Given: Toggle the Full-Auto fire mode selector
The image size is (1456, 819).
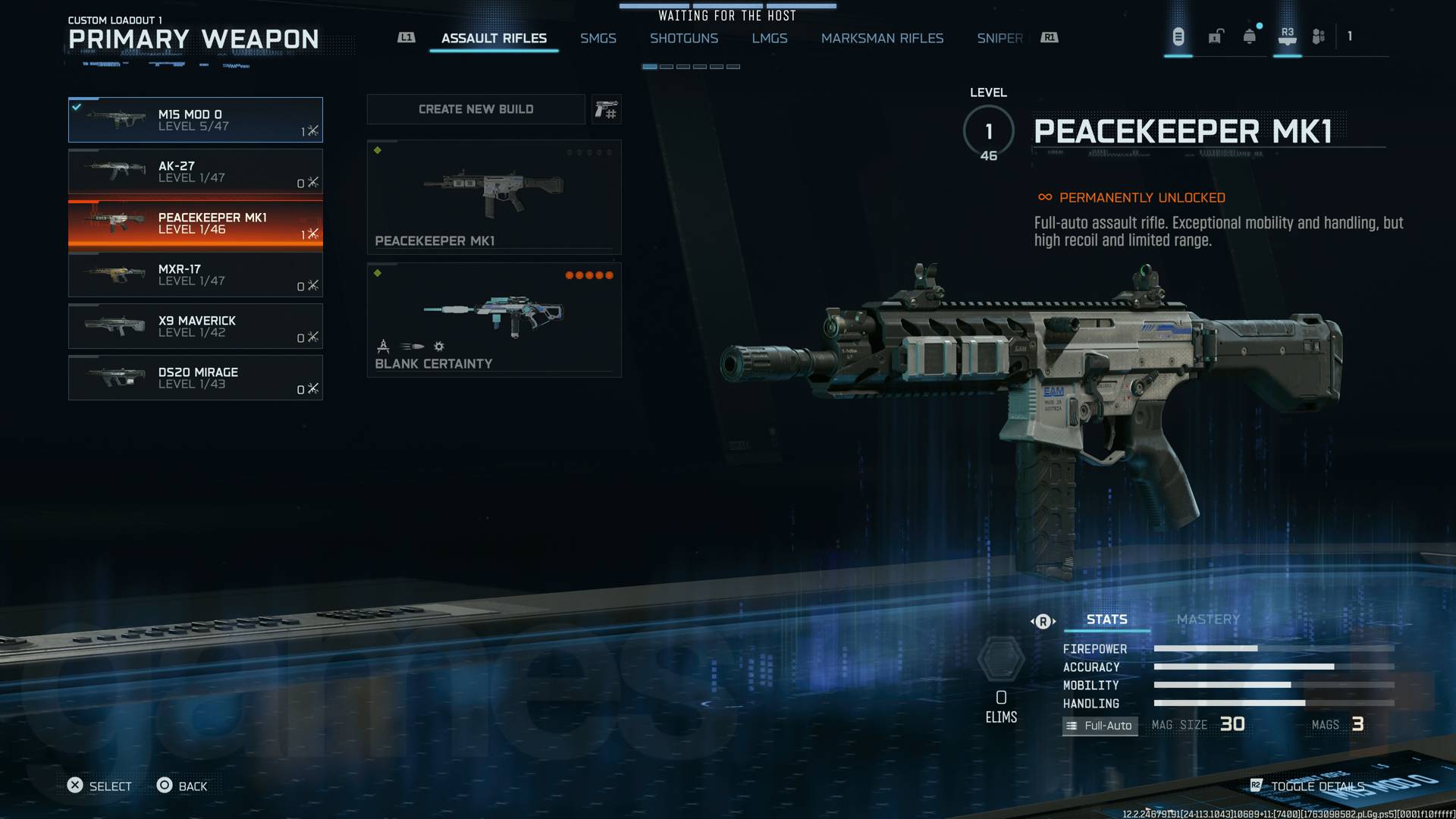Looking at the screenshot, I should point(1100,726).
